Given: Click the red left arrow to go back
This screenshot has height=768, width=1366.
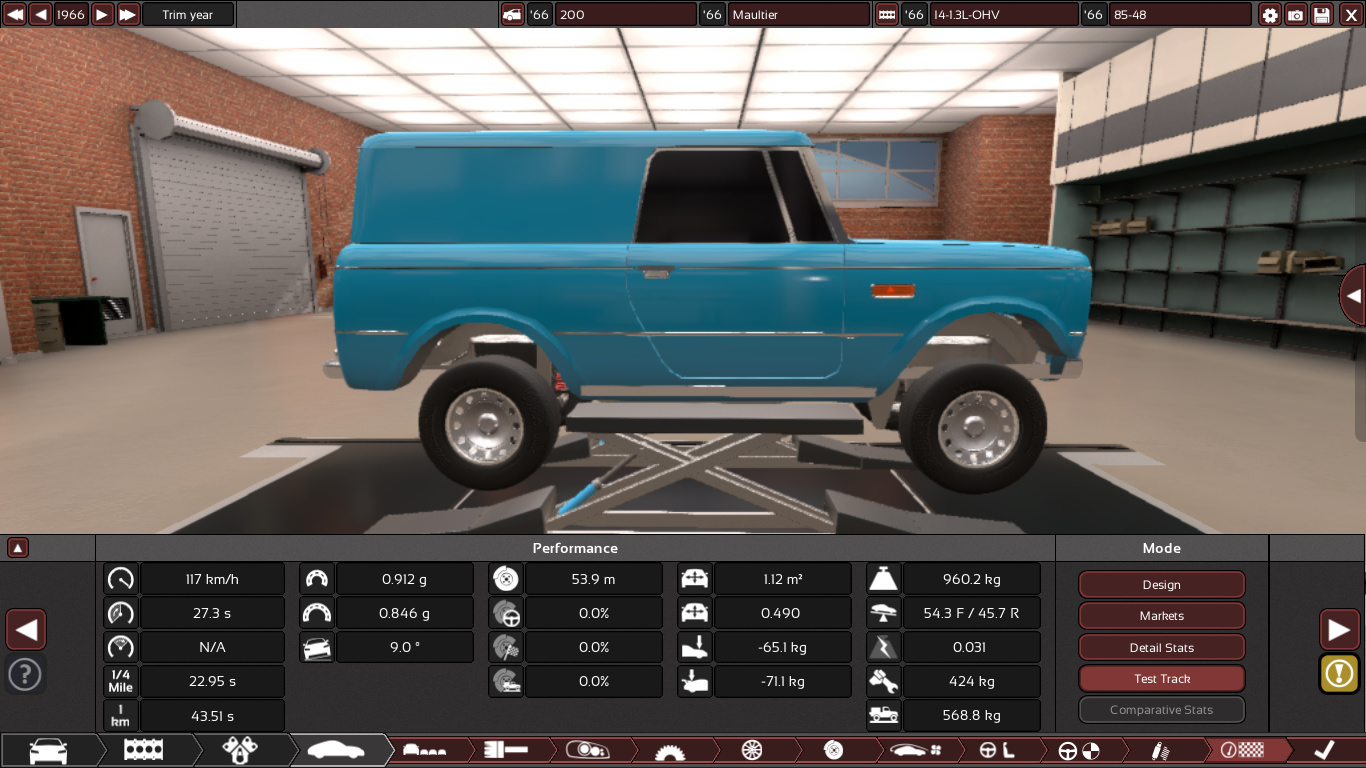Looking at the screenshot, I should click(x=26, y=630).
